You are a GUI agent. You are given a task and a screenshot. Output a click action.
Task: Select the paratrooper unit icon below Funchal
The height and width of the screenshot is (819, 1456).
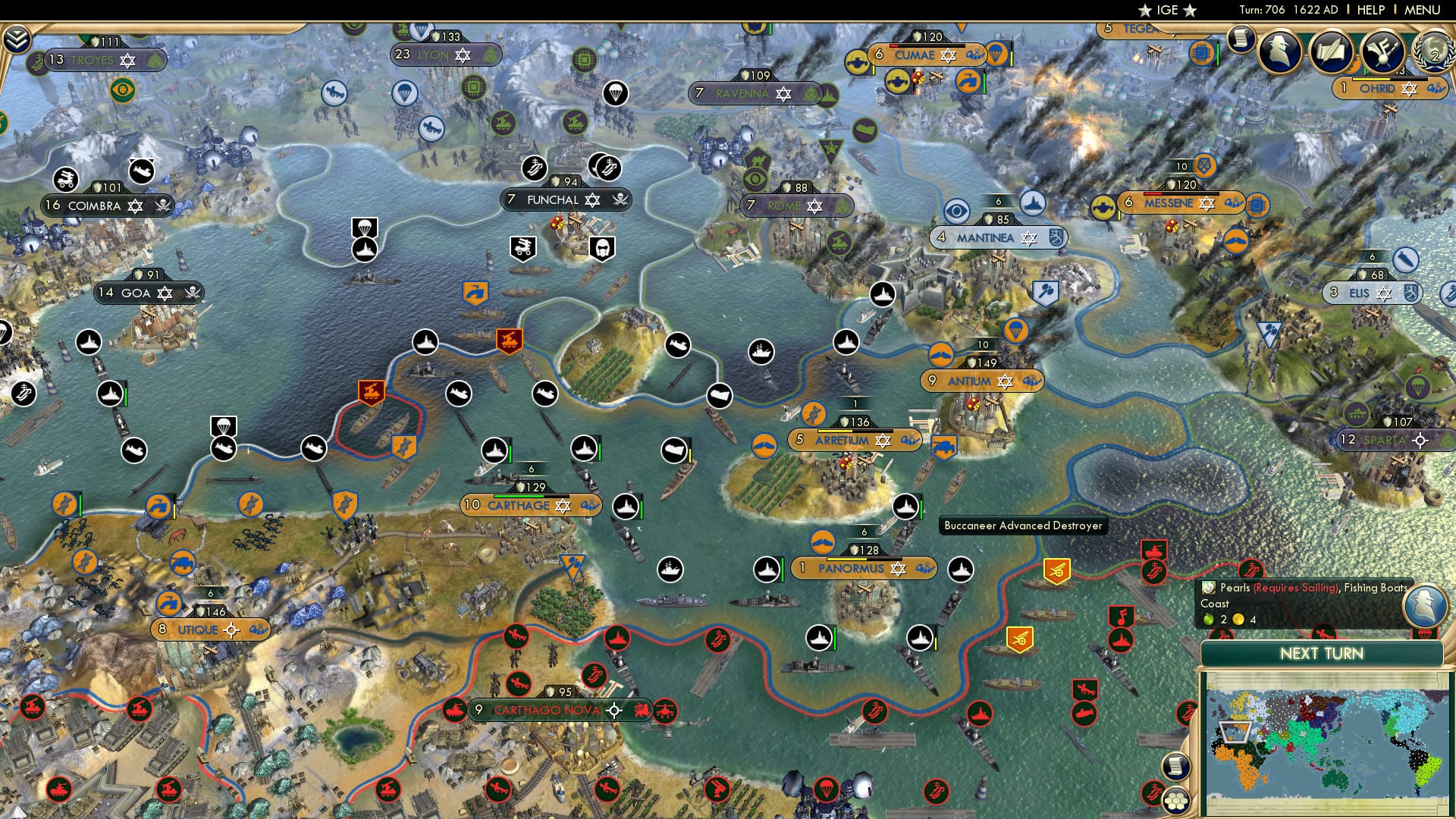(365, 227)
